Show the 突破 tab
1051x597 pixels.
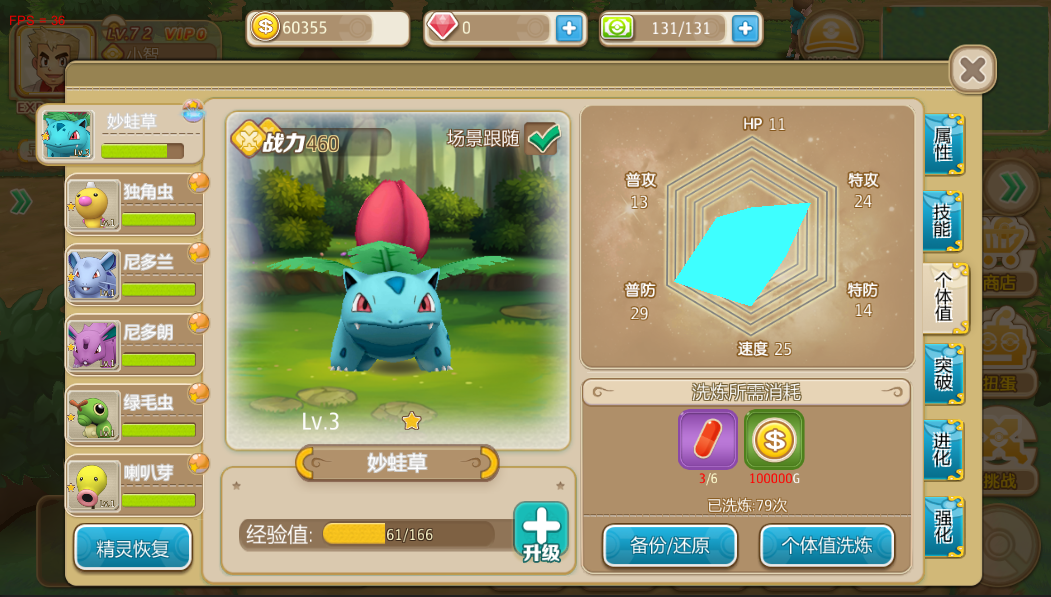943,374
